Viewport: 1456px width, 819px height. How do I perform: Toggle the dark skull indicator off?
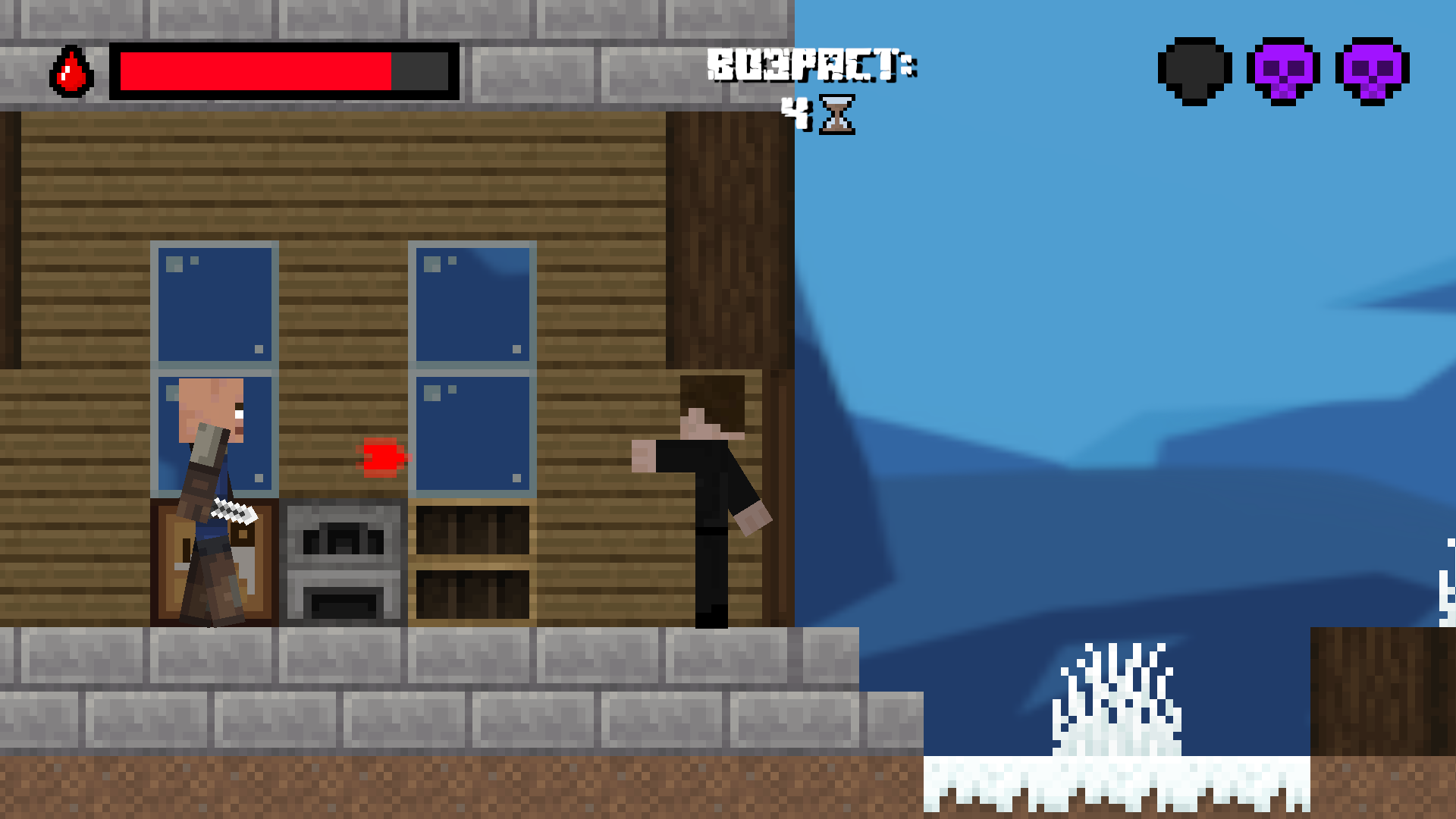point(1196,70)
